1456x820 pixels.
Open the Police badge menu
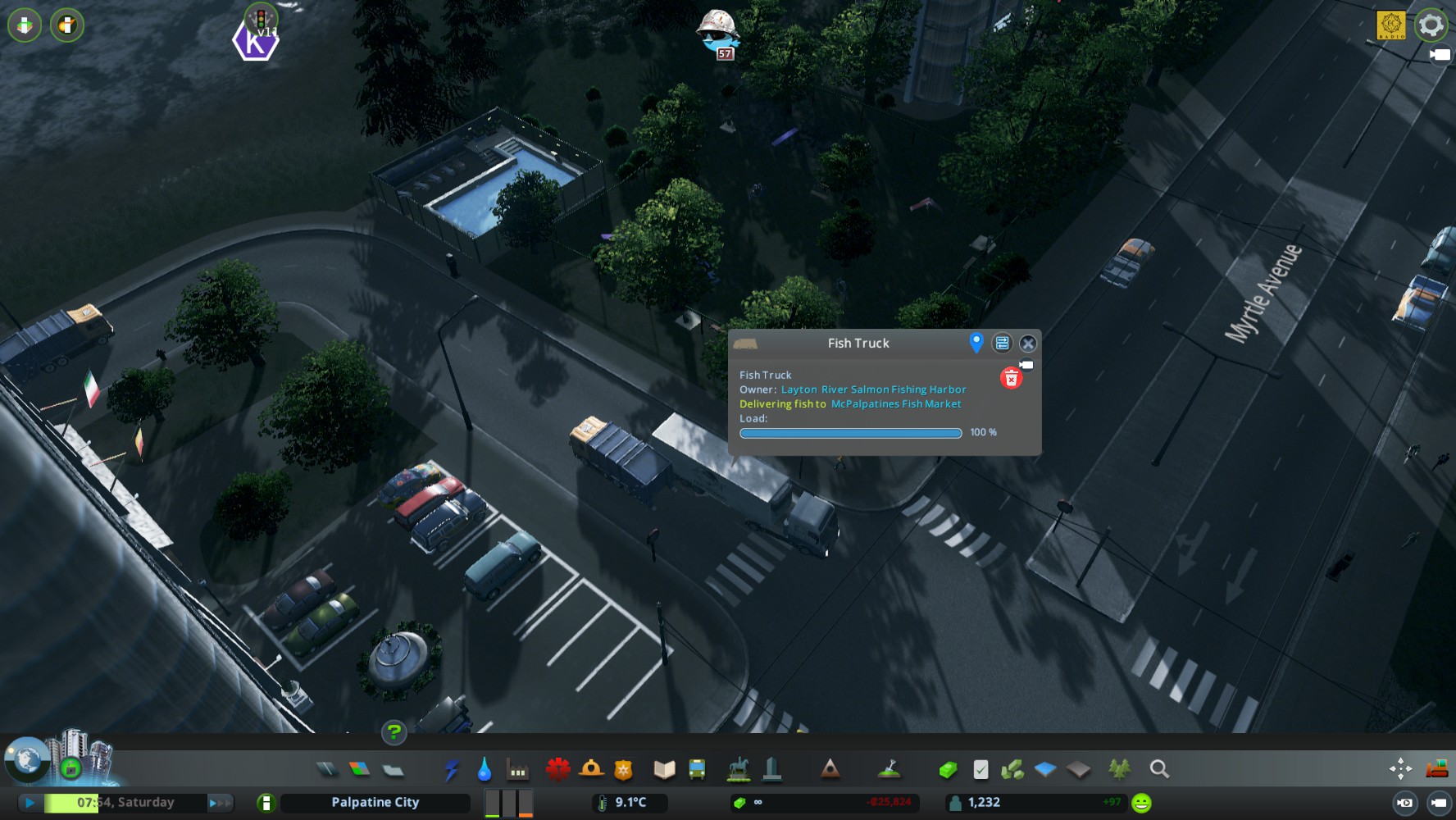tap(624, 769)
